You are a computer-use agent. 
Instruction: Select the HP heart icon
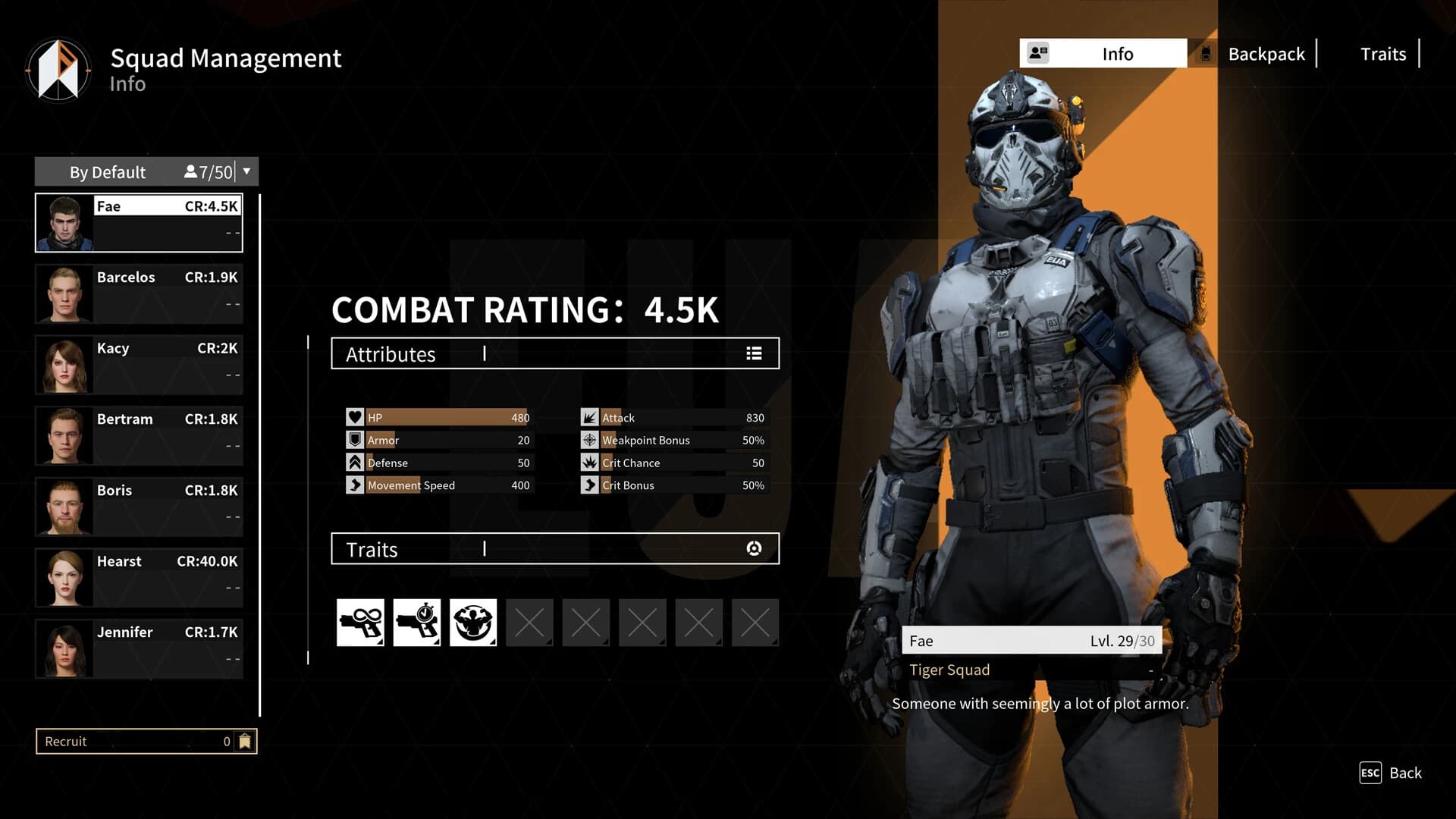pos(354,416)
